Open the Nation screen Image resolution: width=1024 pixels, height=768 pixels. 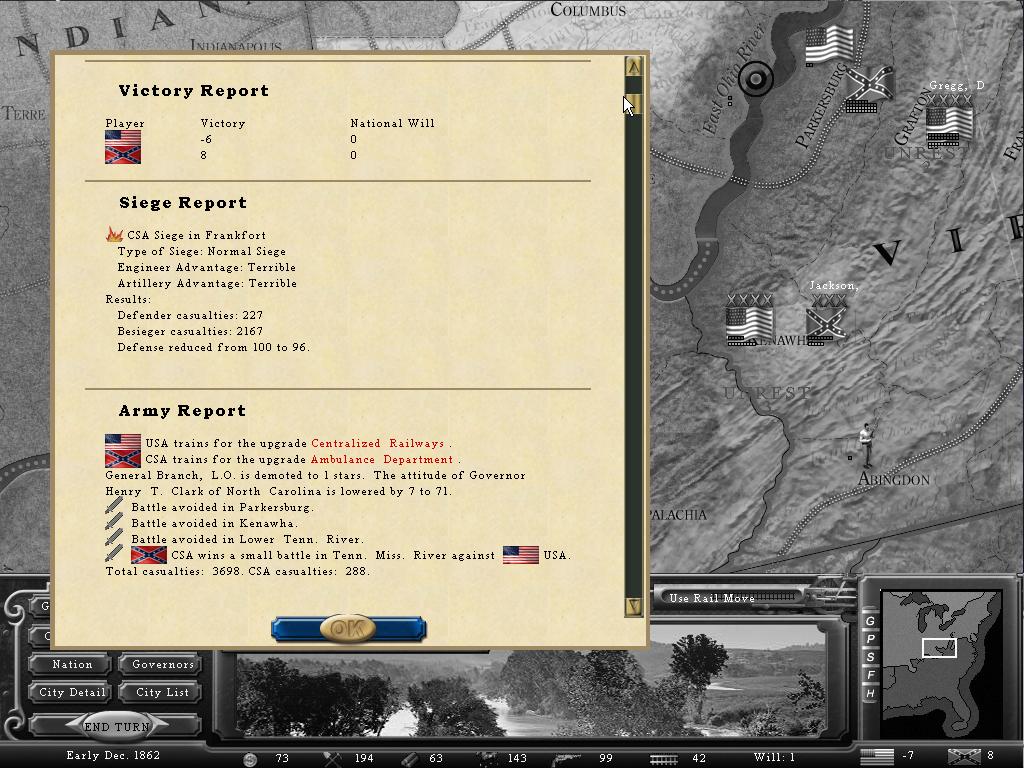[72, 664]
